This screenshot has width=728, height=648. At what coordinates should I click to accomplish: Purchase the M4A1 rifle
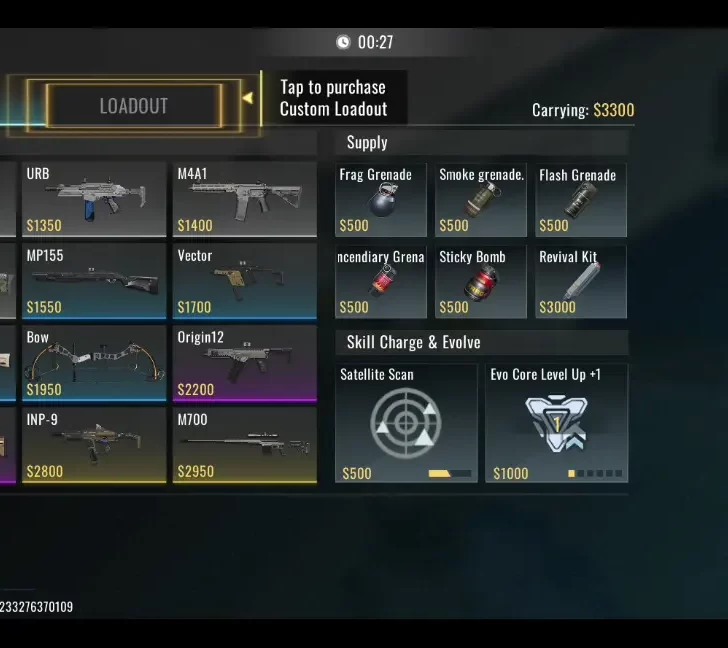tap(244, 199)
